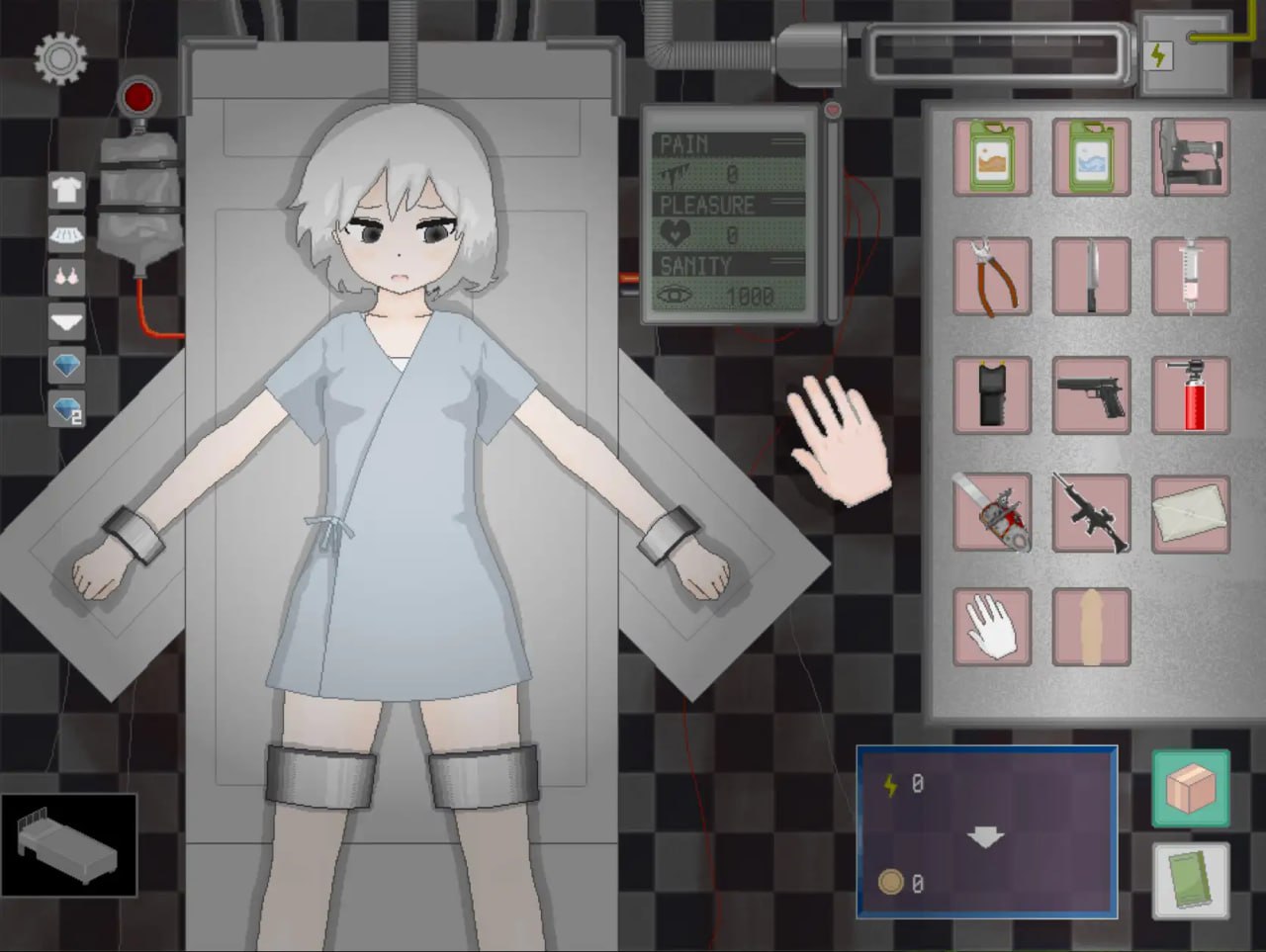1266x952 pixels.
Task: Select the white glove hand tool
Action: point(992,626)
